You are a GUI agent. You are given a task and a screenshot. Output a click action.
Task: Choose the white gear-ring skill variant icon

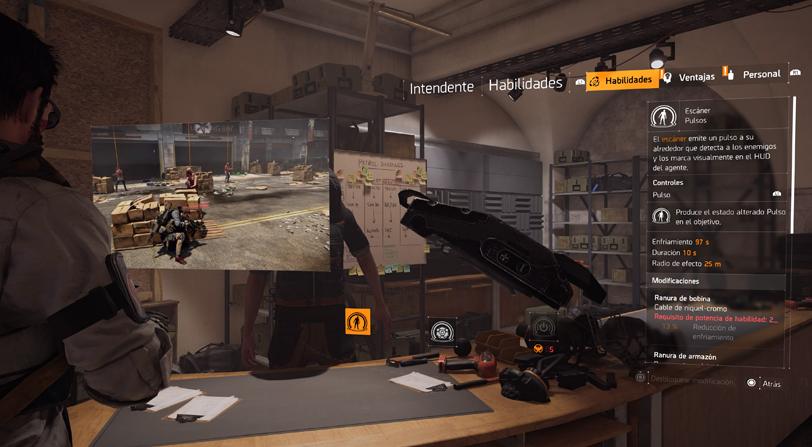[x=441, y=331]
